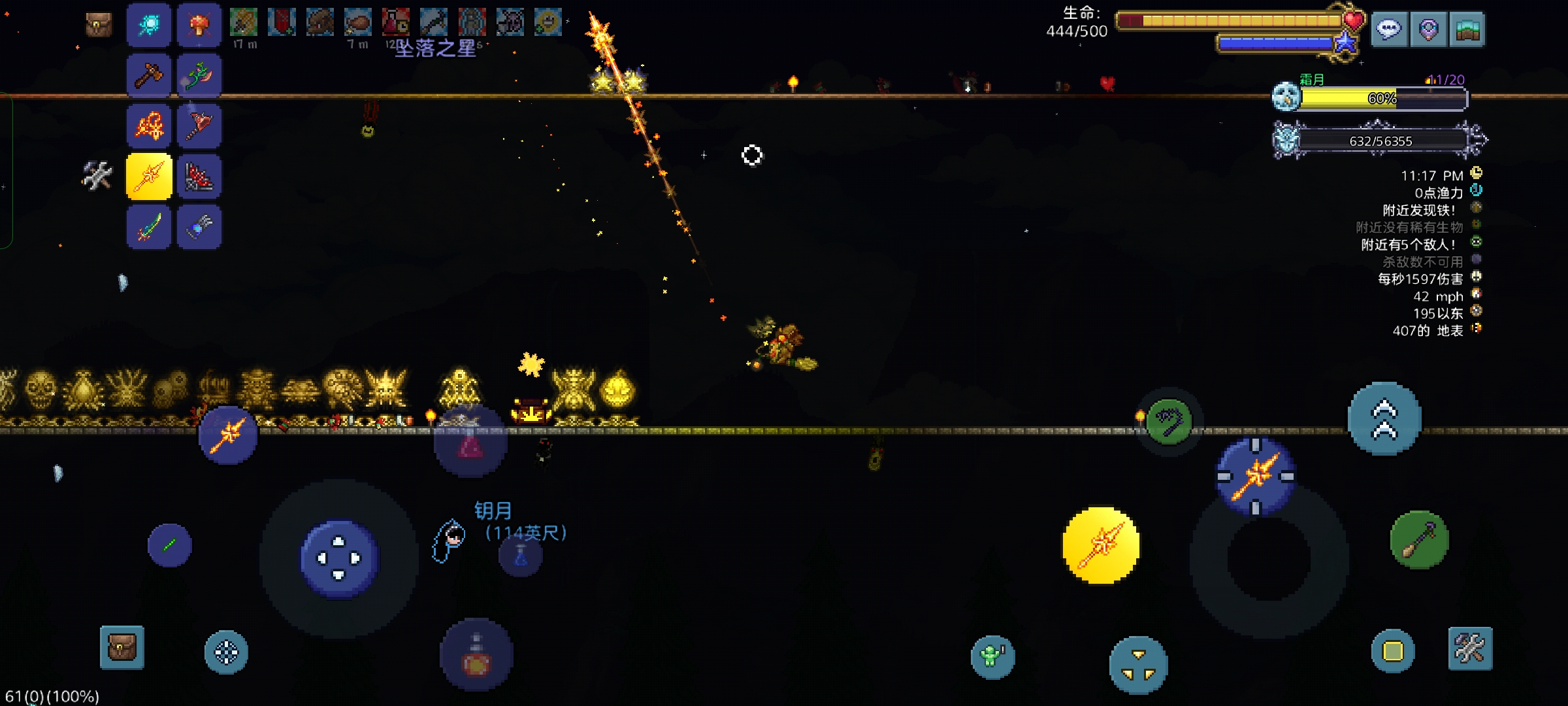Use the red healing potion quick button
The width and height of the screenshot is (1568, 706).
click(476, 656)
